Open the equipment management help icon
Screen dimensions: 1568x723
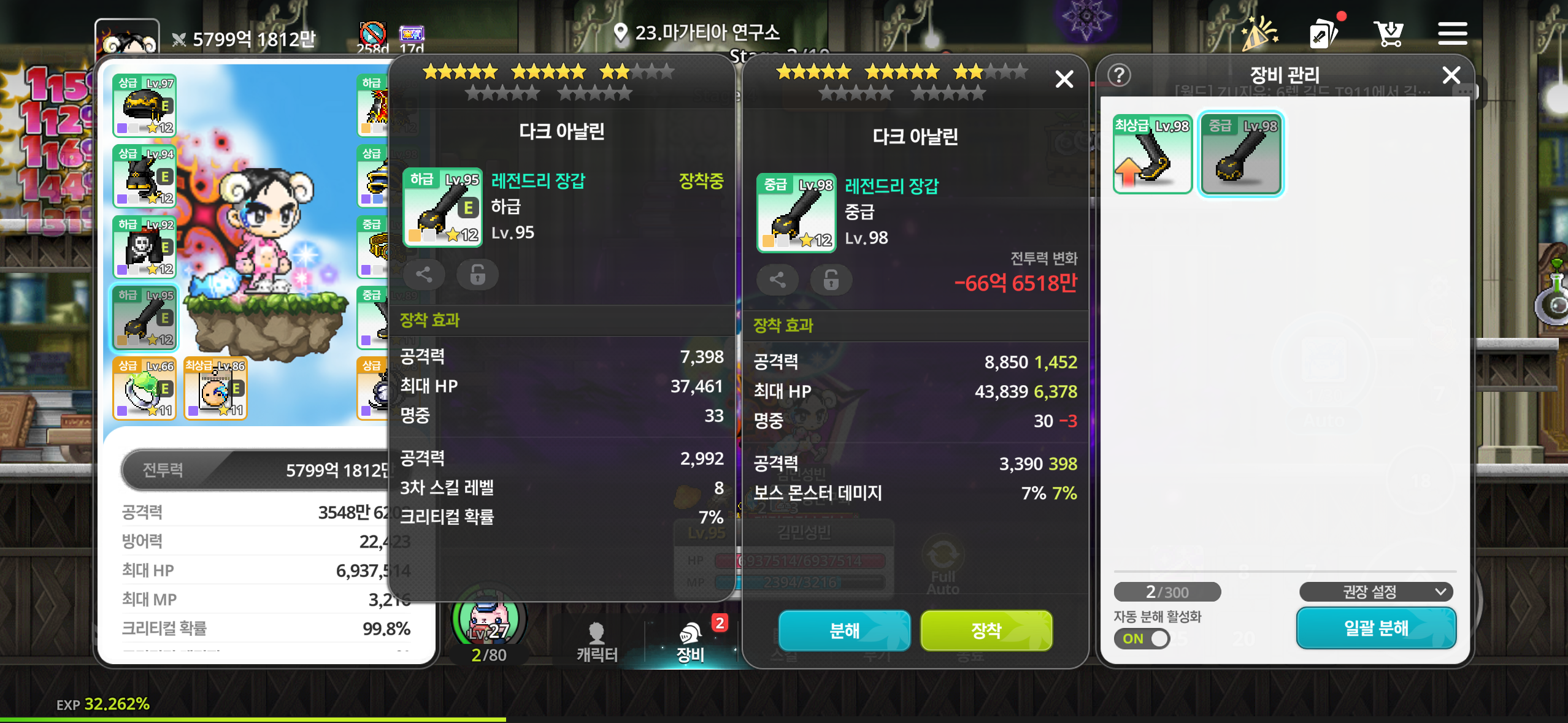coord(1120,75)
